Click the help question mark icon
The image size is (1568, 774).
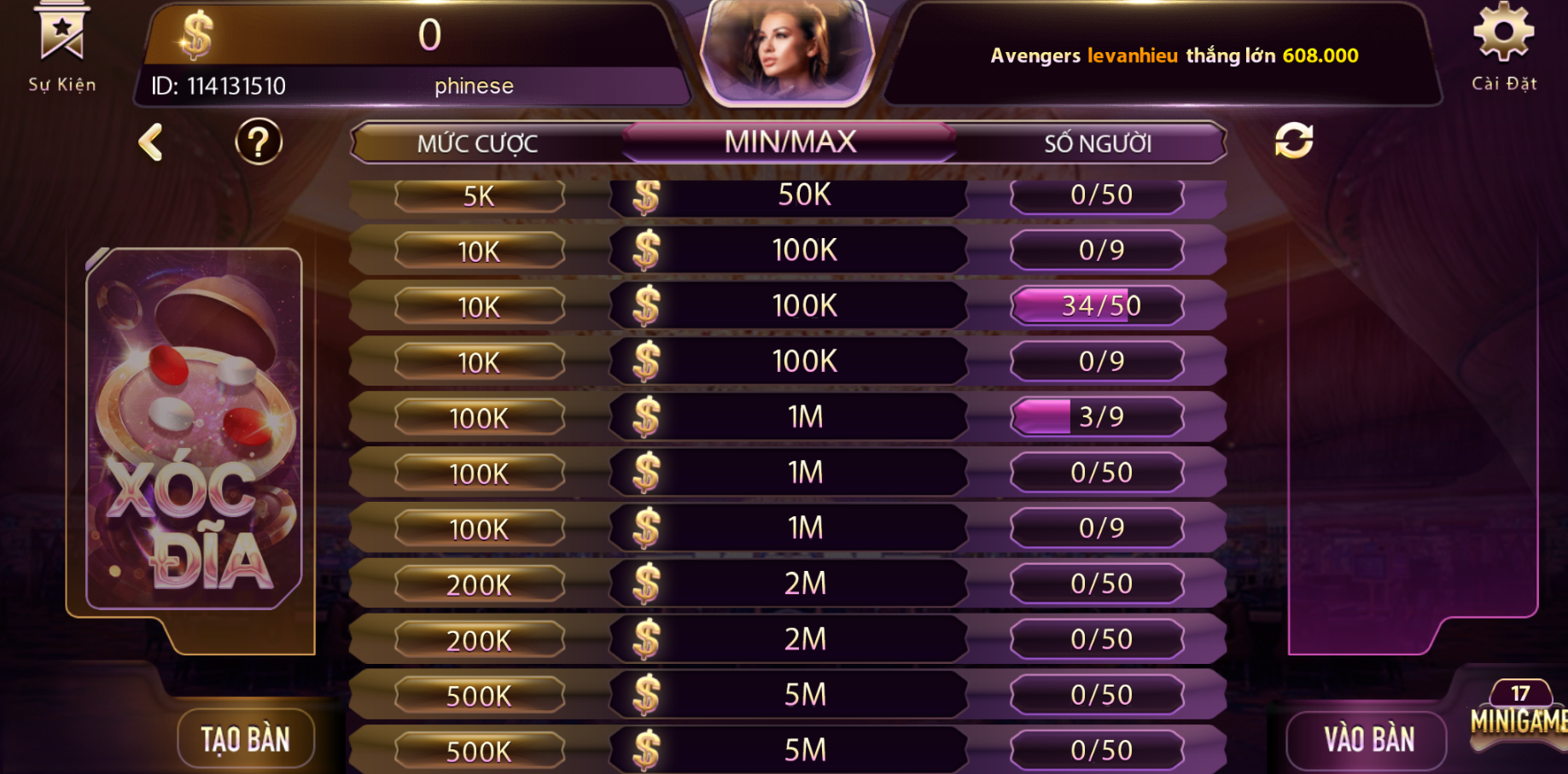pos(258,142)
